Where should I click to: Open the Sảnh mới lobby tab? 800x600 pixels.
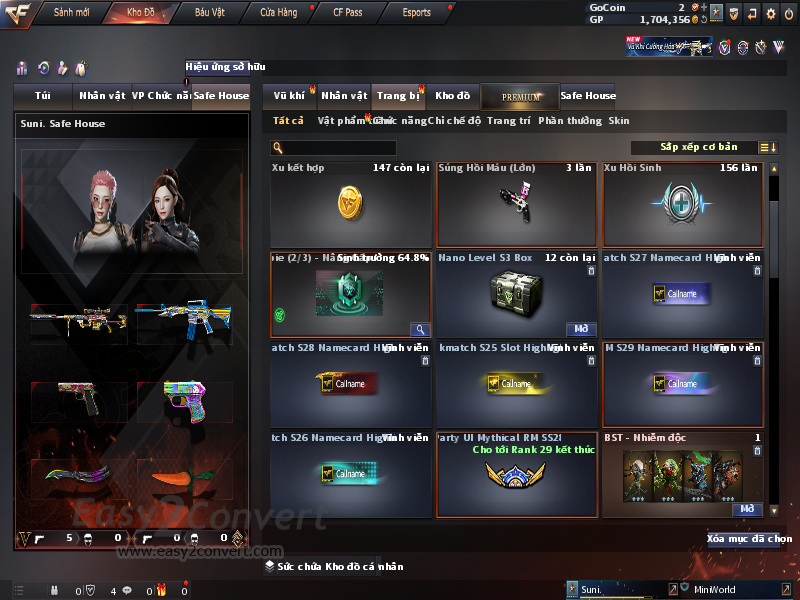pyautogui.click(x=71, y=13)
